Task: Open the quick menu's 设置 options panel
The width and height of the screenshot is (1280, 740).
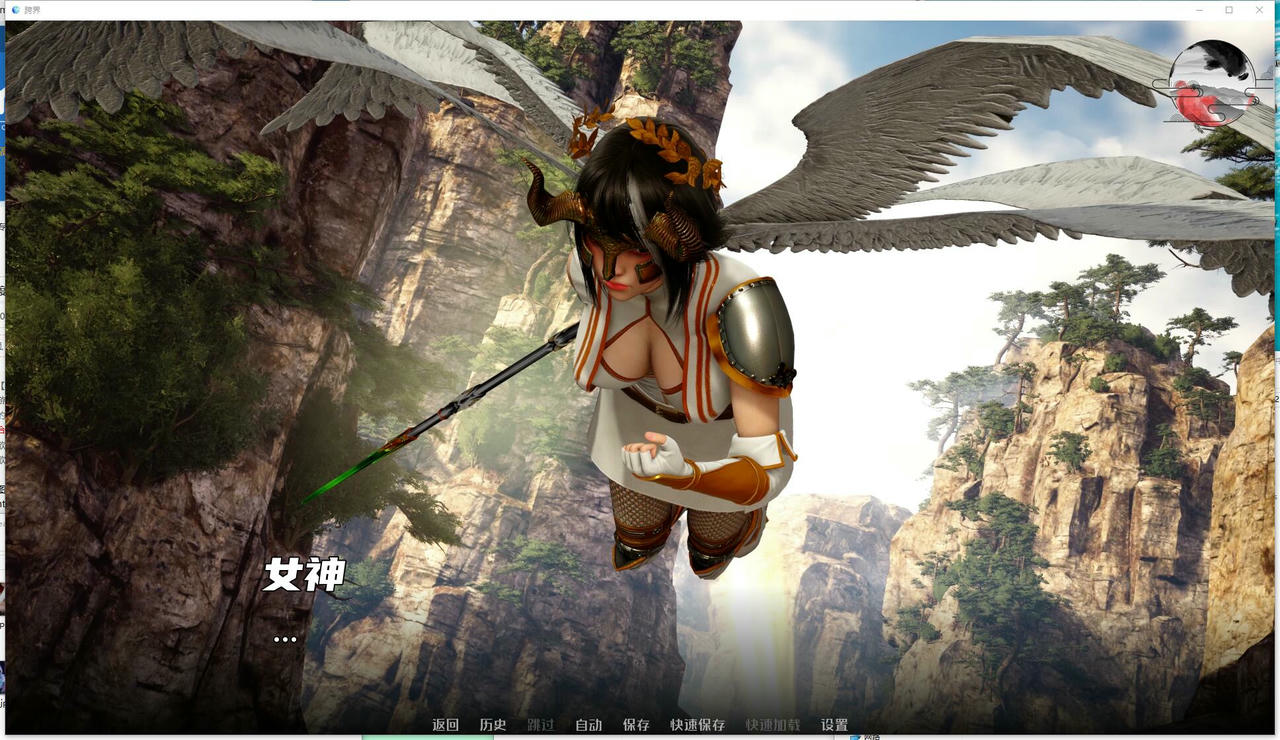Action: (x=834, y=723)
